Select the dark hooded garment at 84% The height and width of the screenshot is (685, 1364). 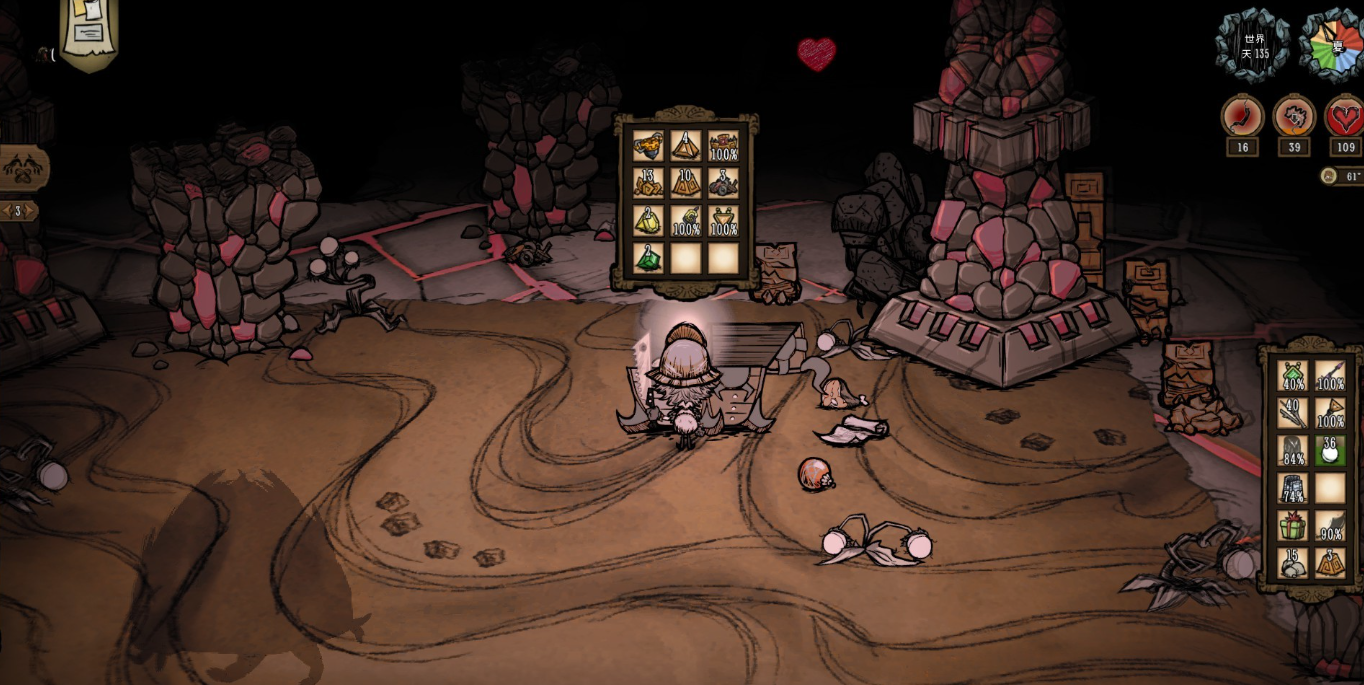(x=1293, y=451)
